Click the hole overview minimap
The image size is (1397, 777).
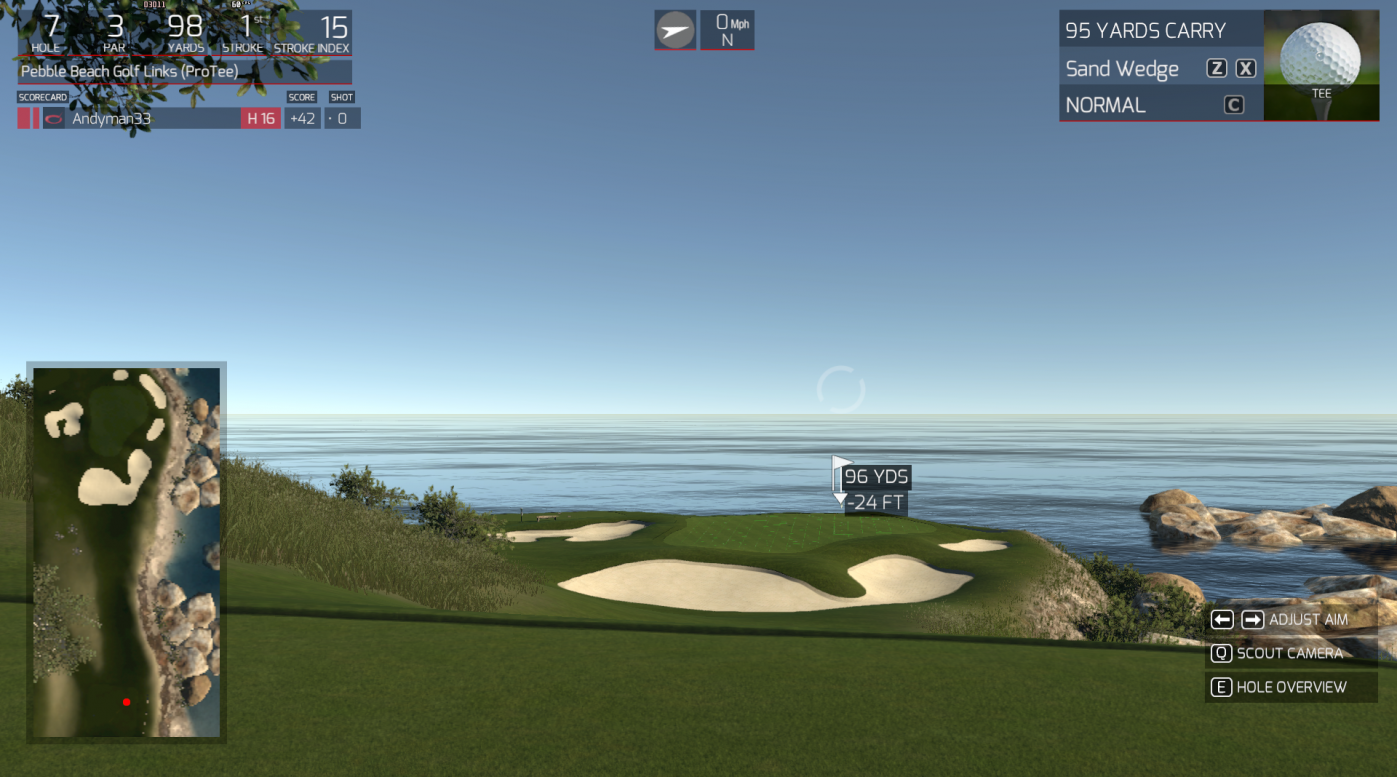click(x=126, y=552)
